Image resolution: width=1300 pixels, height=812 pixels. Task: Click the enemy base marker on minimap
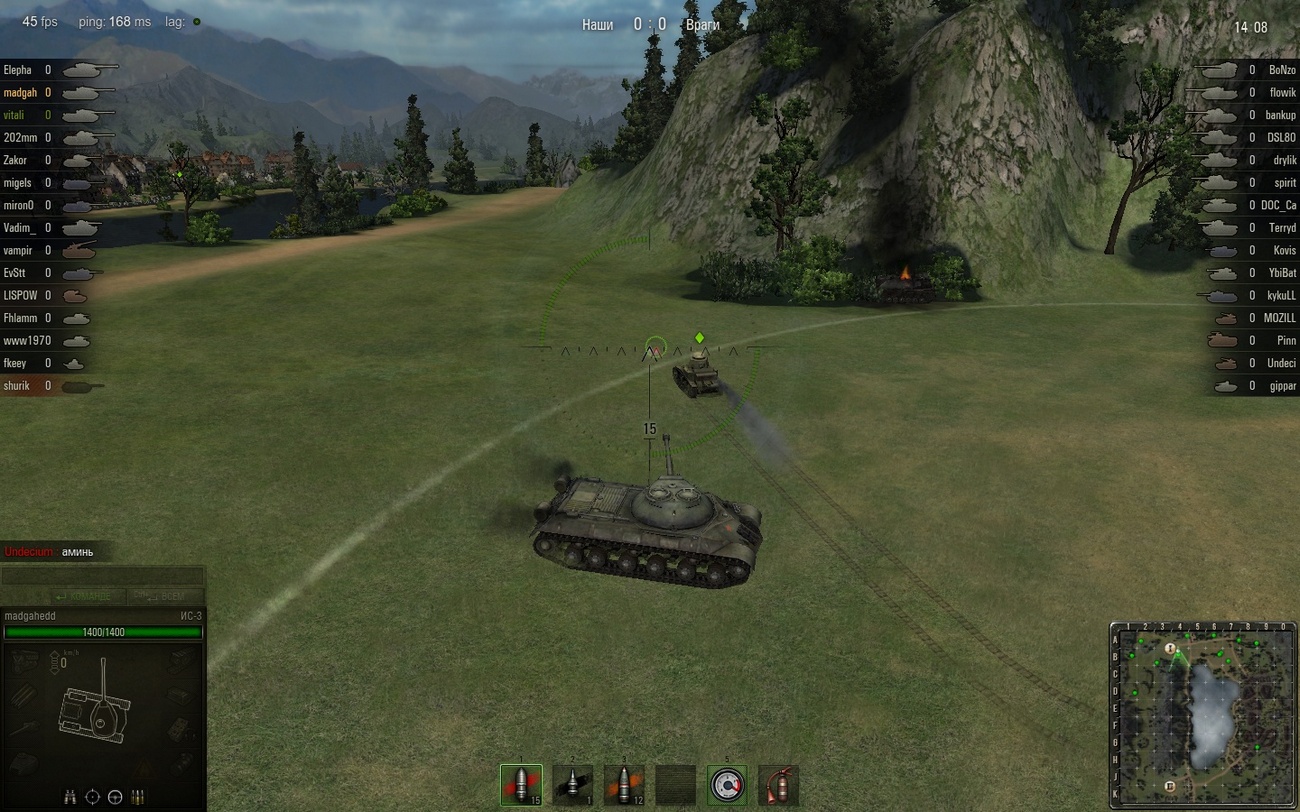coord(1170,786)
